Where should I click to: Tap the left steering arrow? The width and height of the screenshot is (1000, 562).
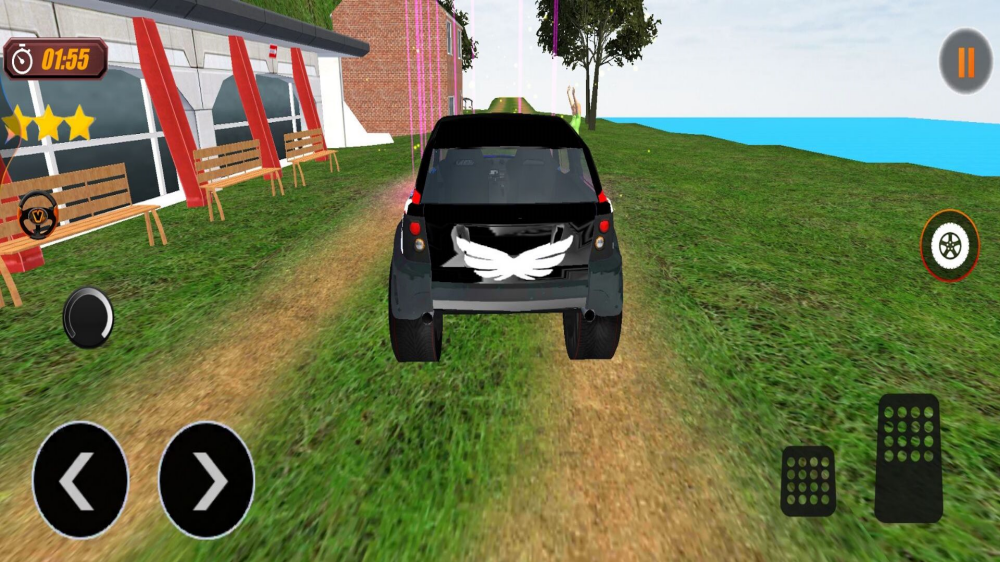pyautogui.click(x=80, y=480)
